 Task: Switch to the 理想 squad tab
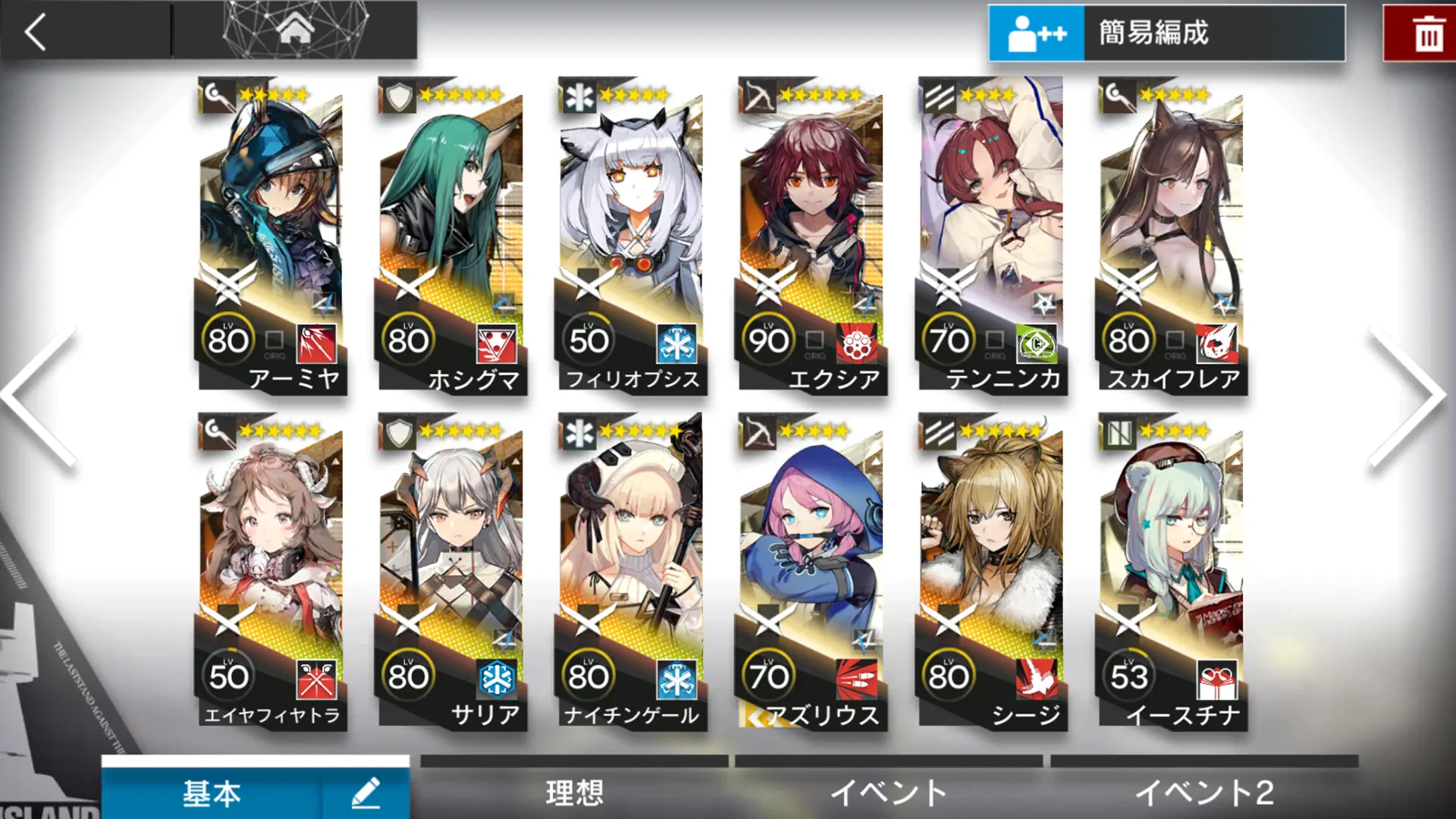574,792
